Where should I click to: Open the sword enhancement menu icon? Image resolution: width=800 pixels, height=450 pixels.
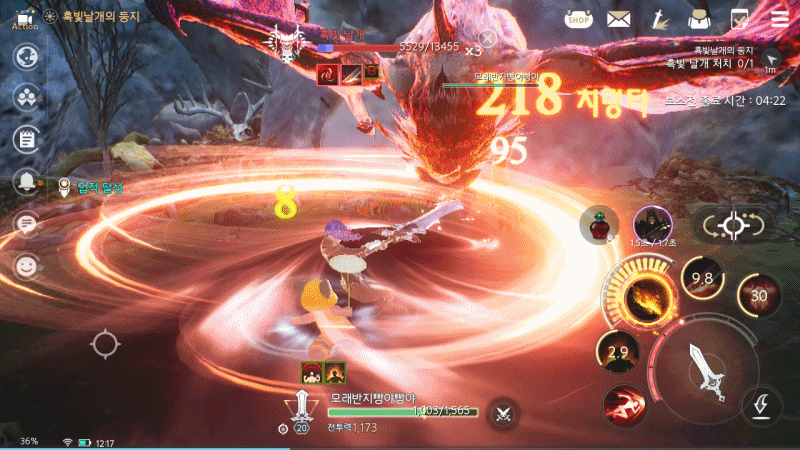660,18
